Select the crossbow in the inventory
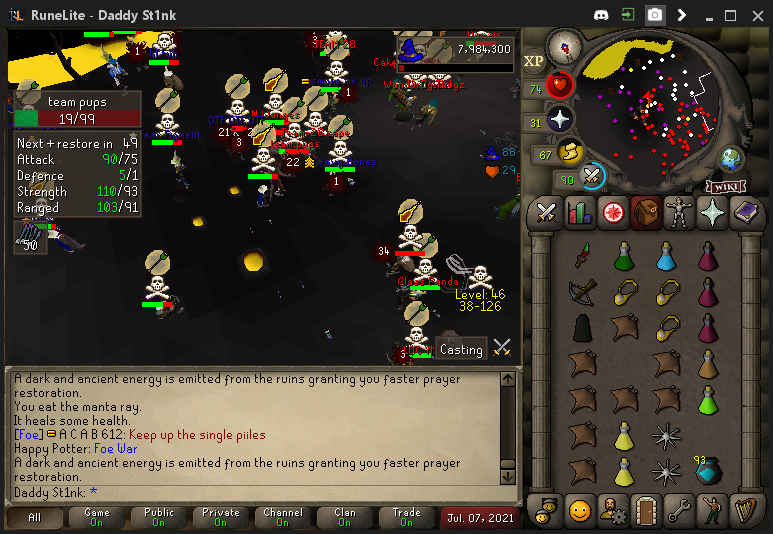773x534 pixels. [x=582, y=291]
